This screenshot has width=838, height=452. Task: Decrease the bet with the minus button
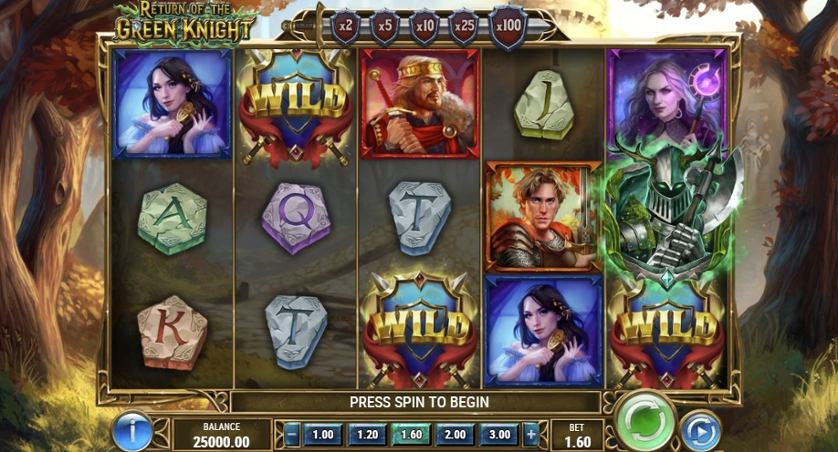tap(291, 435)
